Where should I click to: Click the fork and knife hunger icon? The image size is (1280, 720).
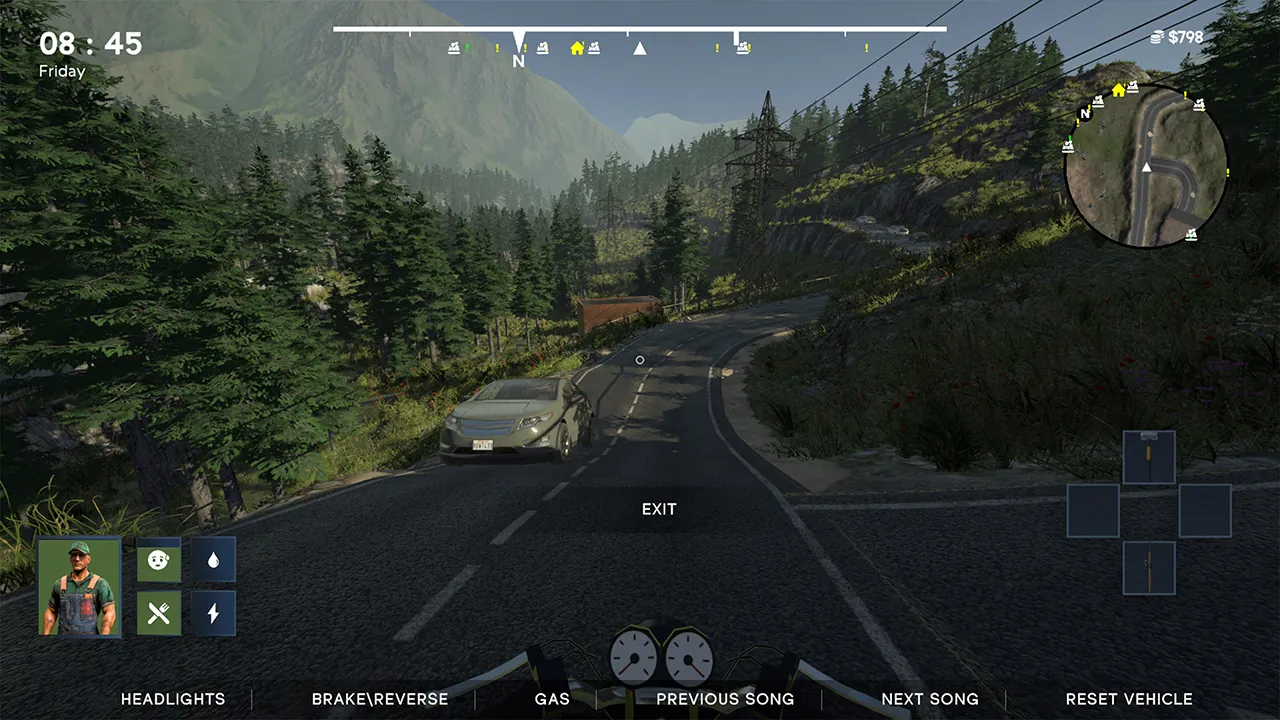pyautogui.click(x=158, y=613)
